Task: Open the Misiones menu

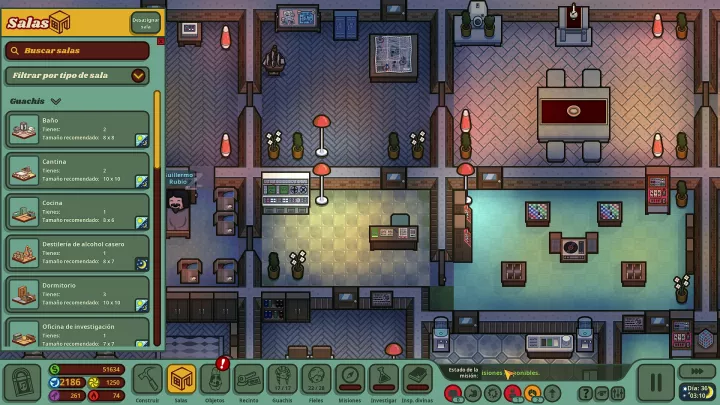Action: (x=349, y=381)
